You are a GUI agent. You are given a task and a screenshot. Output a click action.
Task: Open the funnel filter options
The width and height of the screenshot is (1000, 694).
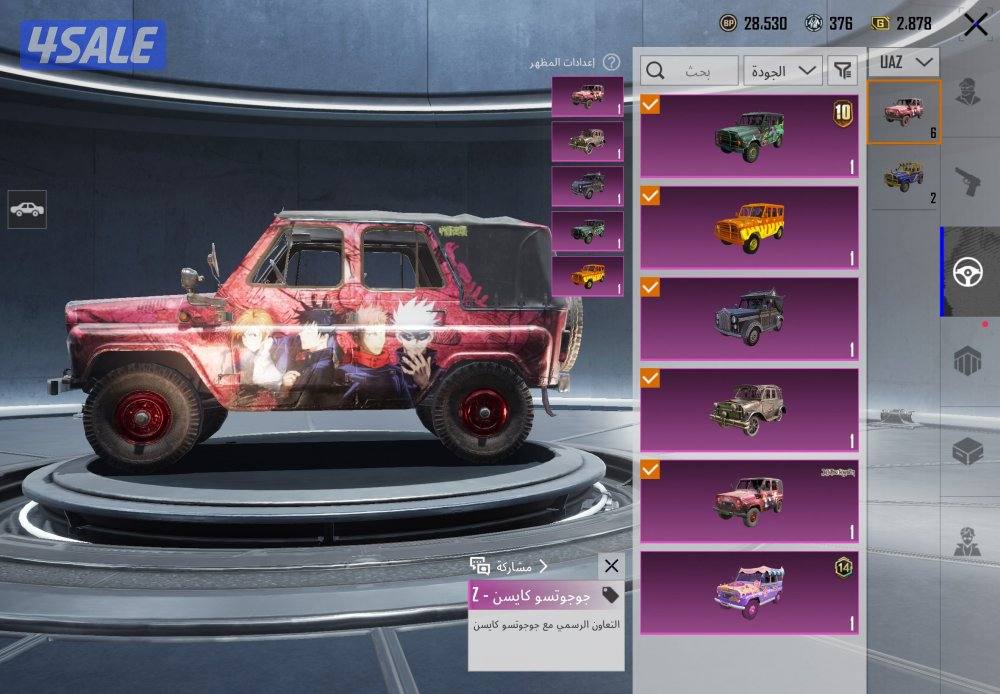[844, 70]
